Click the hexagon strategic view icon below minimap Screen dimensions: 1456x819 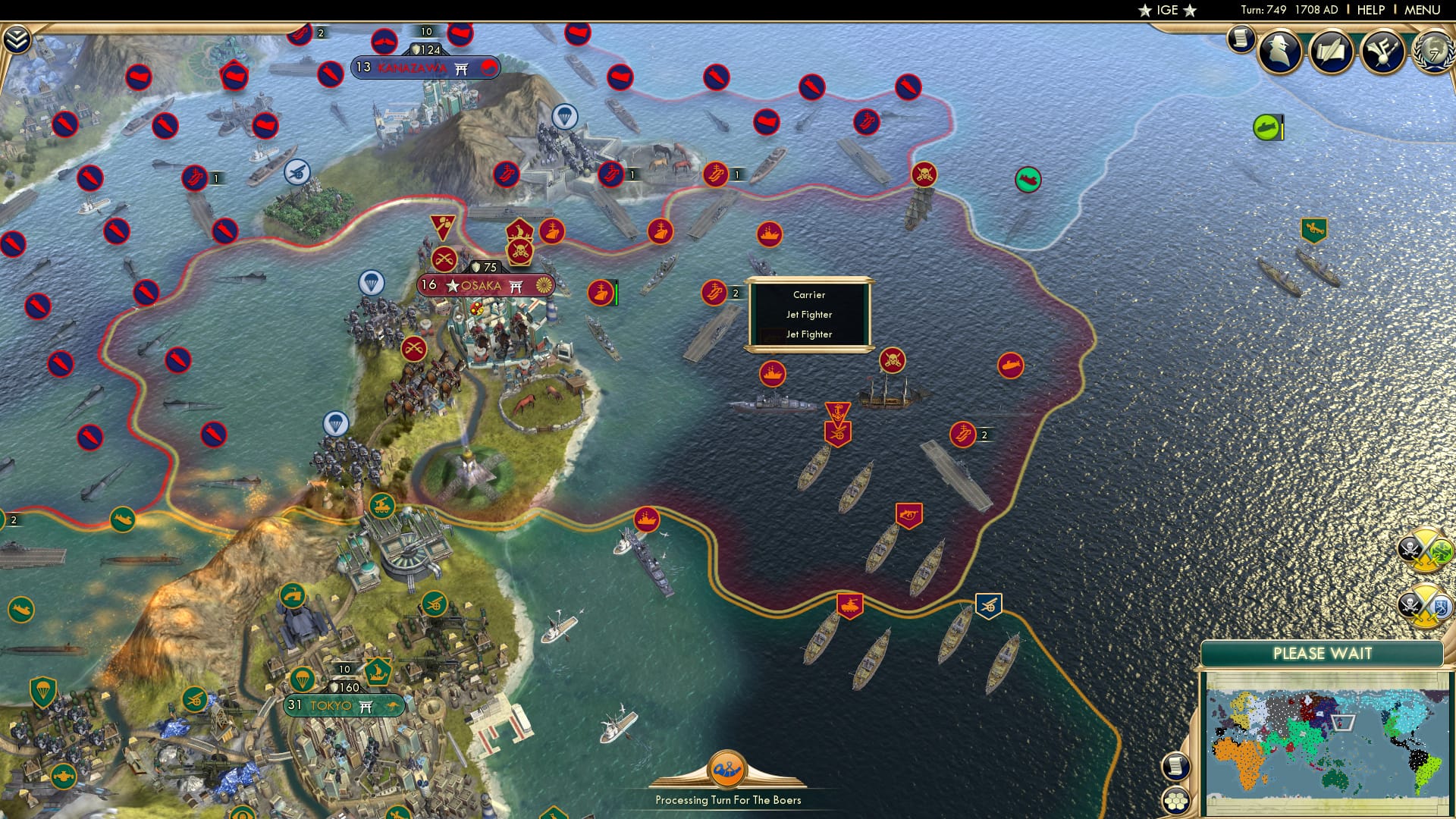pyautogui.click(x=1175, y=800)
